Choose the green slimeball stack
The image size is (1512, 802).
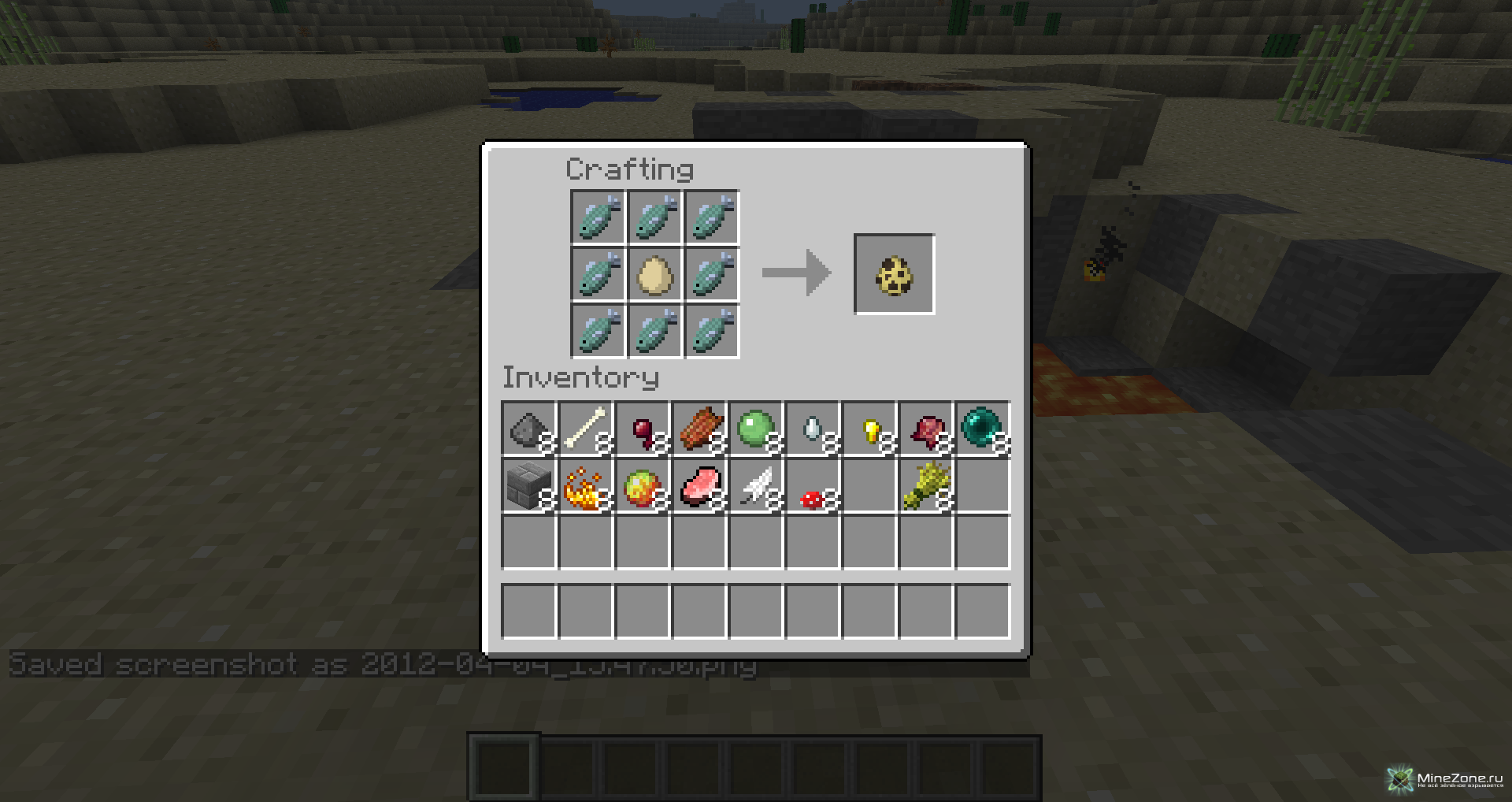point(755,429)
